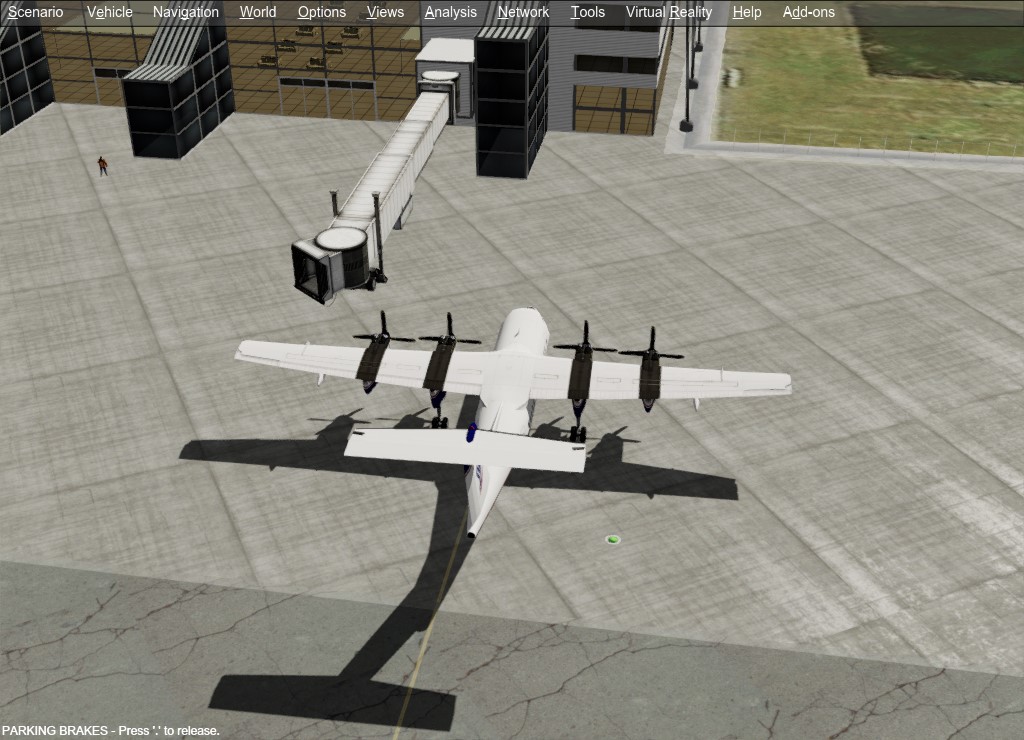Open the Tools menu
This screenshot has height=740, width=1024.
point(587,12)
